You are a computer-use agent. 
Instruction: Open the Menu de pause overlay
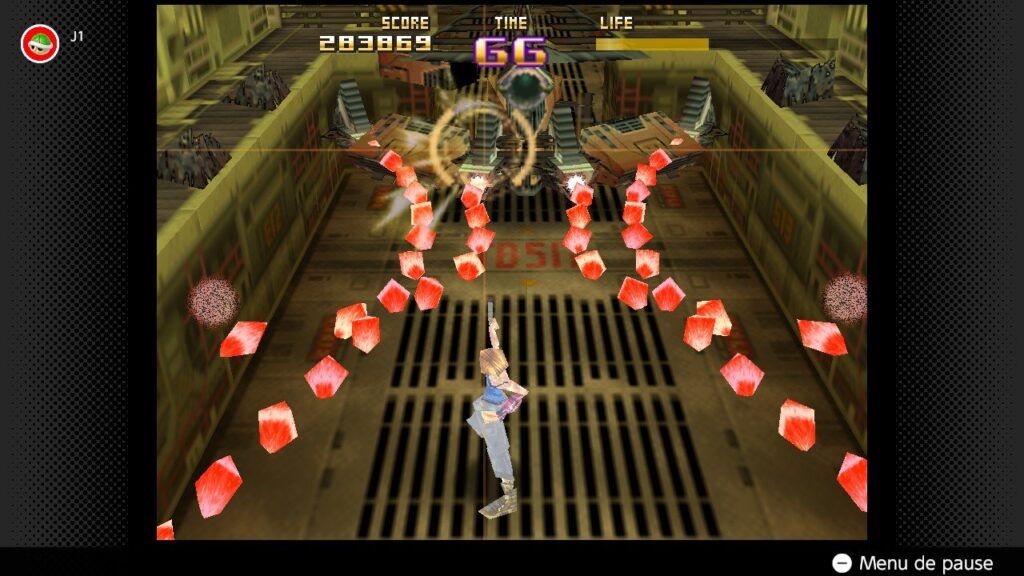(913, 563)
